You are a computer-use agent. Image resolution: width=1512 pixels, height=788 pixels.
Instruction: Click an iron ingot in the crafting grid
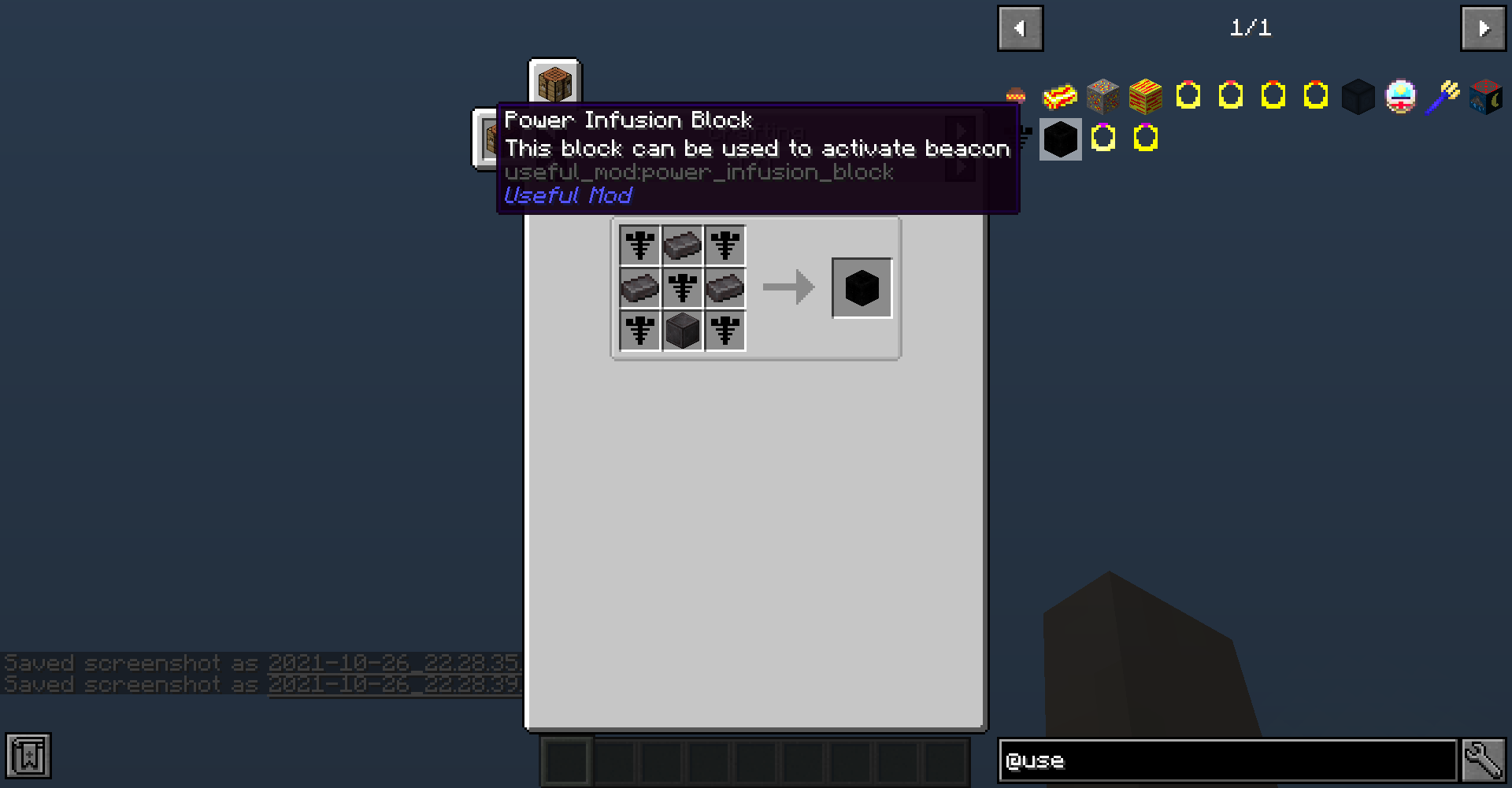(682, 245)
